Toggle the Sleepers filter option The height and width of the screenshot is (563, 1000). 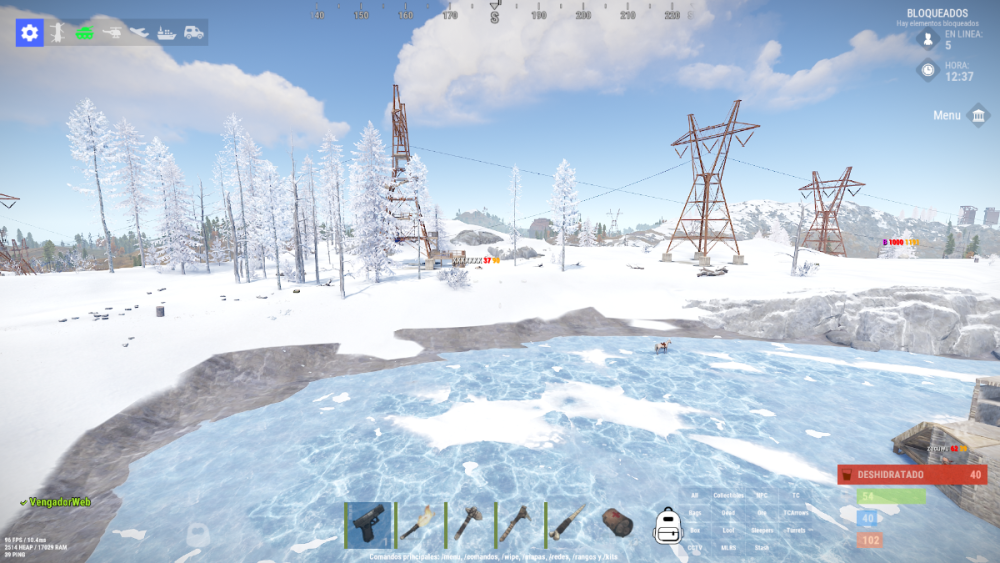(761, 530)
